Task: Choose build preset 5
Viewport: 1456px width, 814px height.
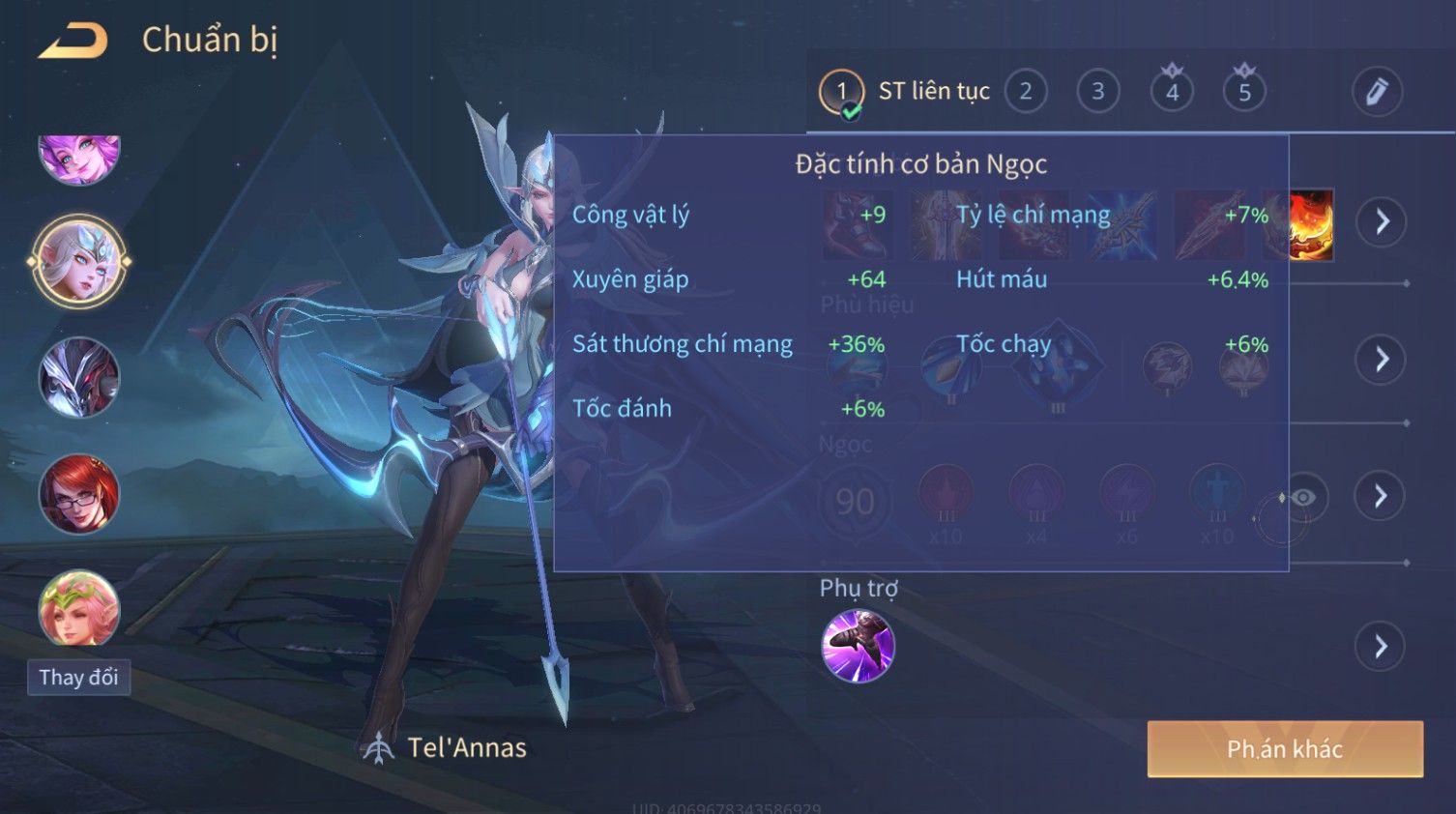Action: click(1244, 92)
